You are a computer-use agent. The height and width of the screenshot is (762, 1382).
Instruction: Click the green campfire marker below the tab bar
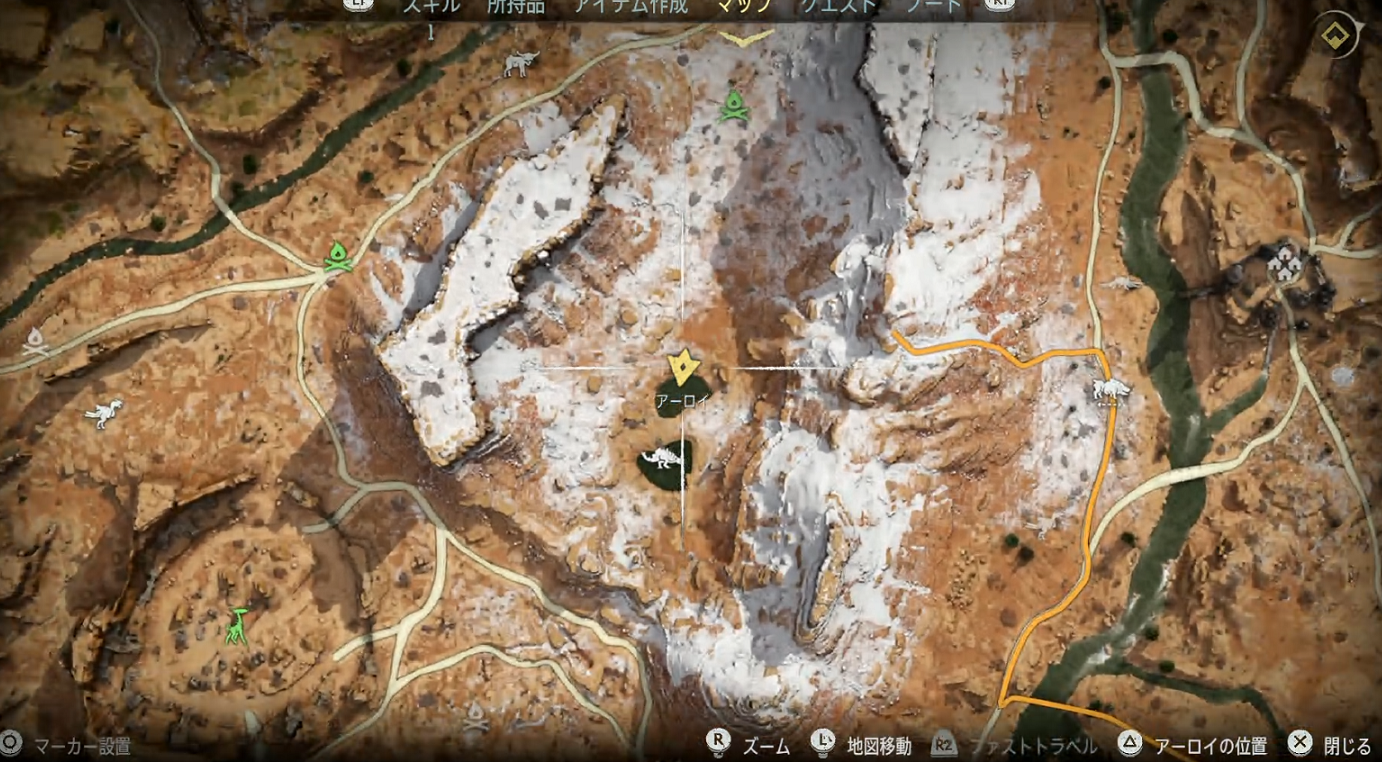point(734,106)
